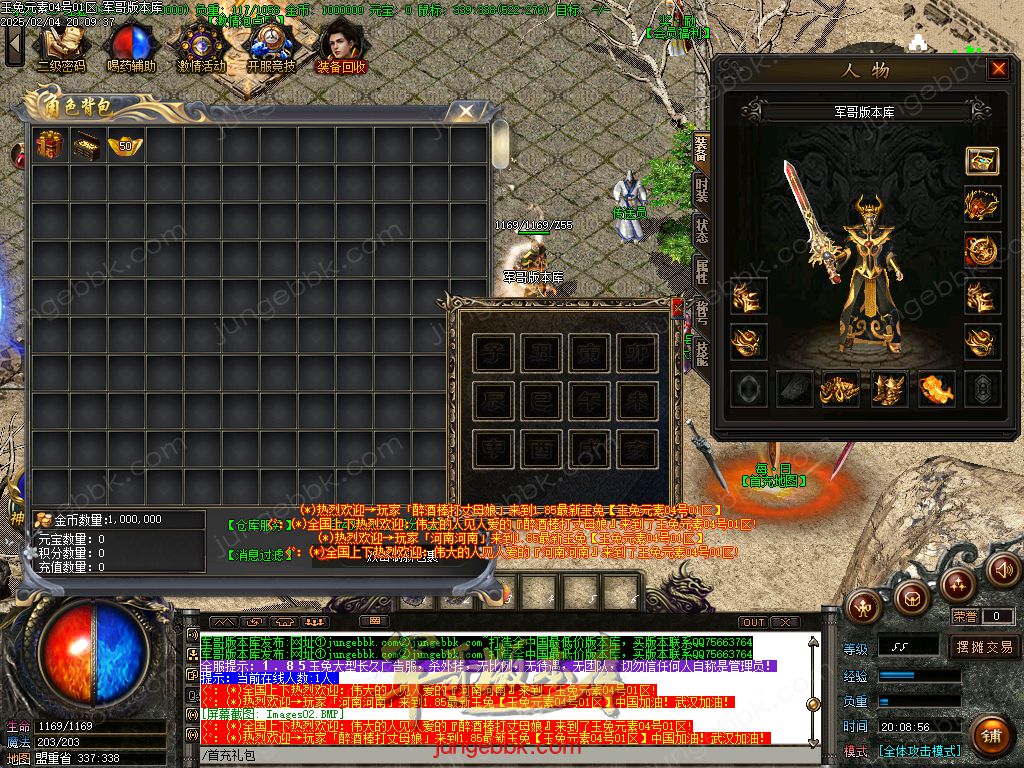Close the character backpack window
The height and width of the screenshot is (768, 1024).
click(465, 111)
